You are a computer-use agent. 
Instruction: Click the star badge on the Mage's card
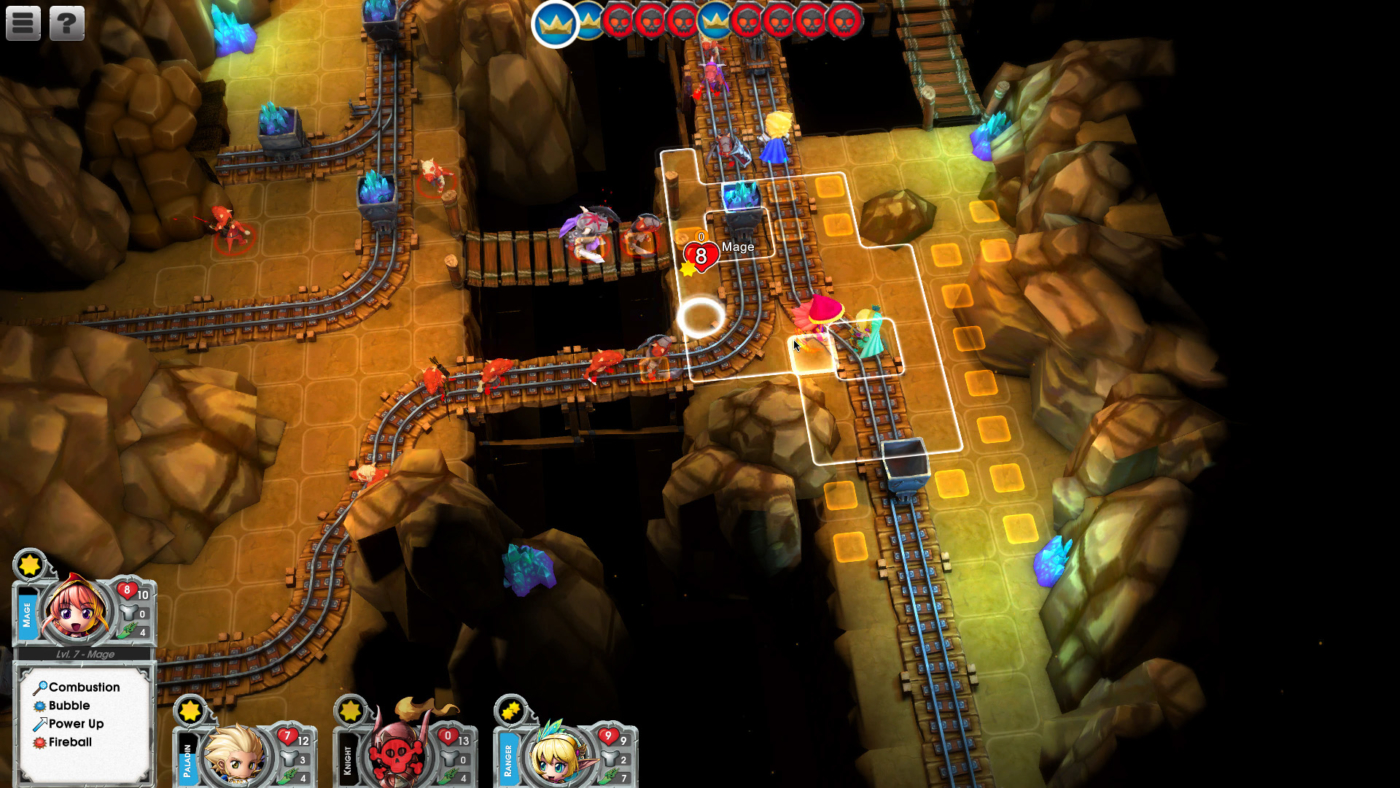pyautogui.click(x=27, y=563)
